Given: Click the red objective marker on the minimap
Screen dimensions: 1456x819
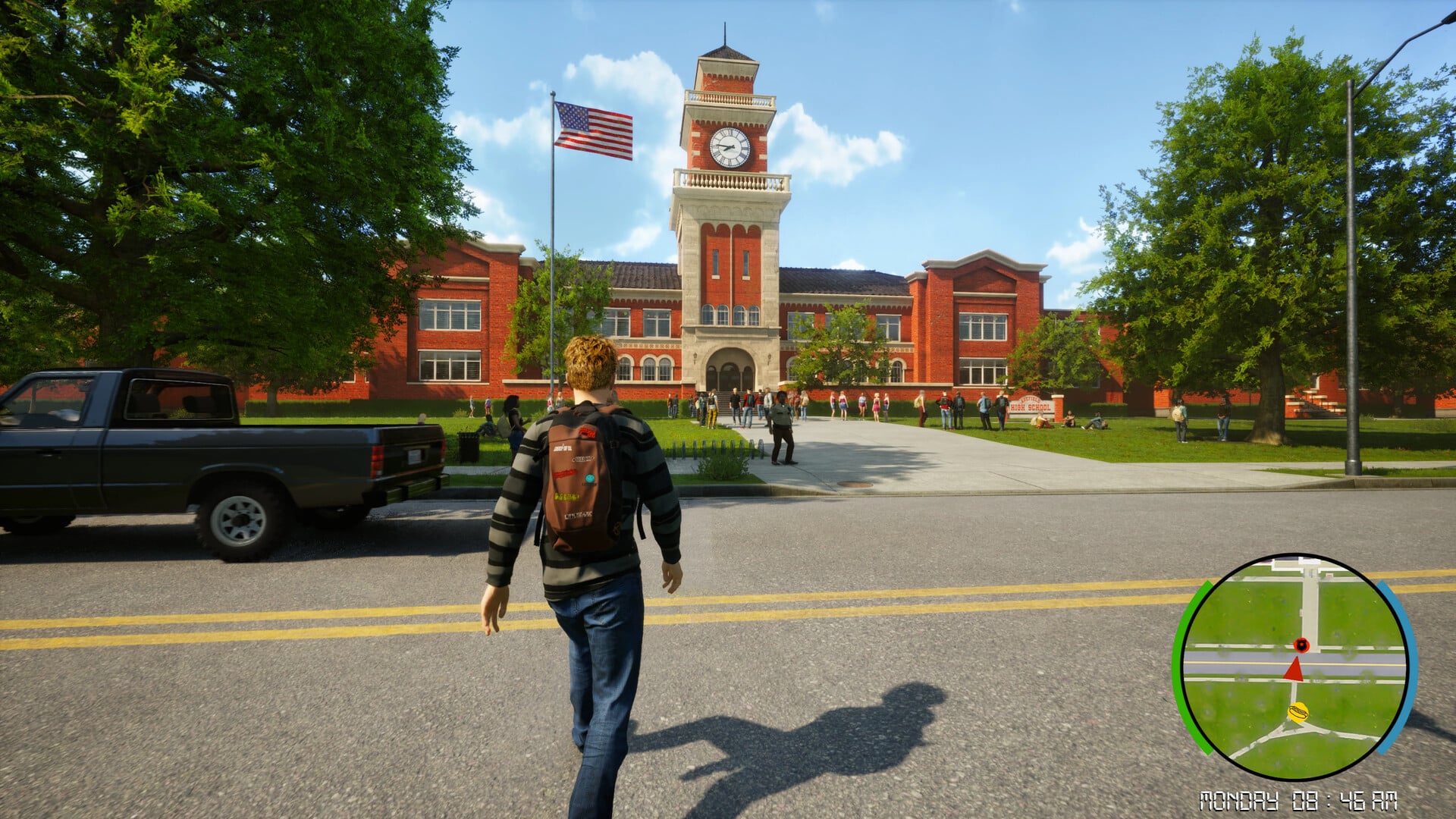Looking at the screenshot, I should tap(1303, 645).
